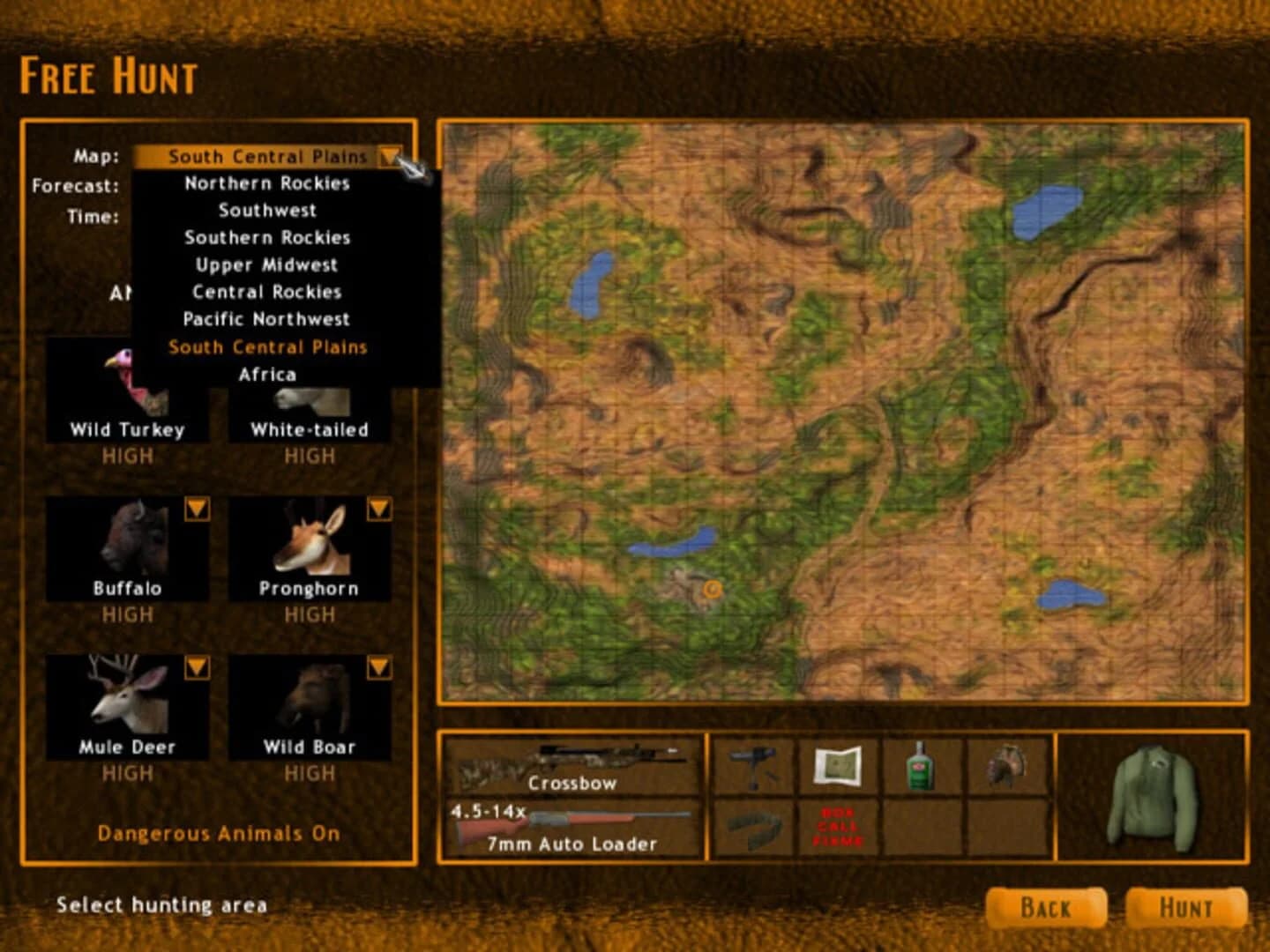
Task: Select Northern Rockies map option
Action: pos(265,183)
